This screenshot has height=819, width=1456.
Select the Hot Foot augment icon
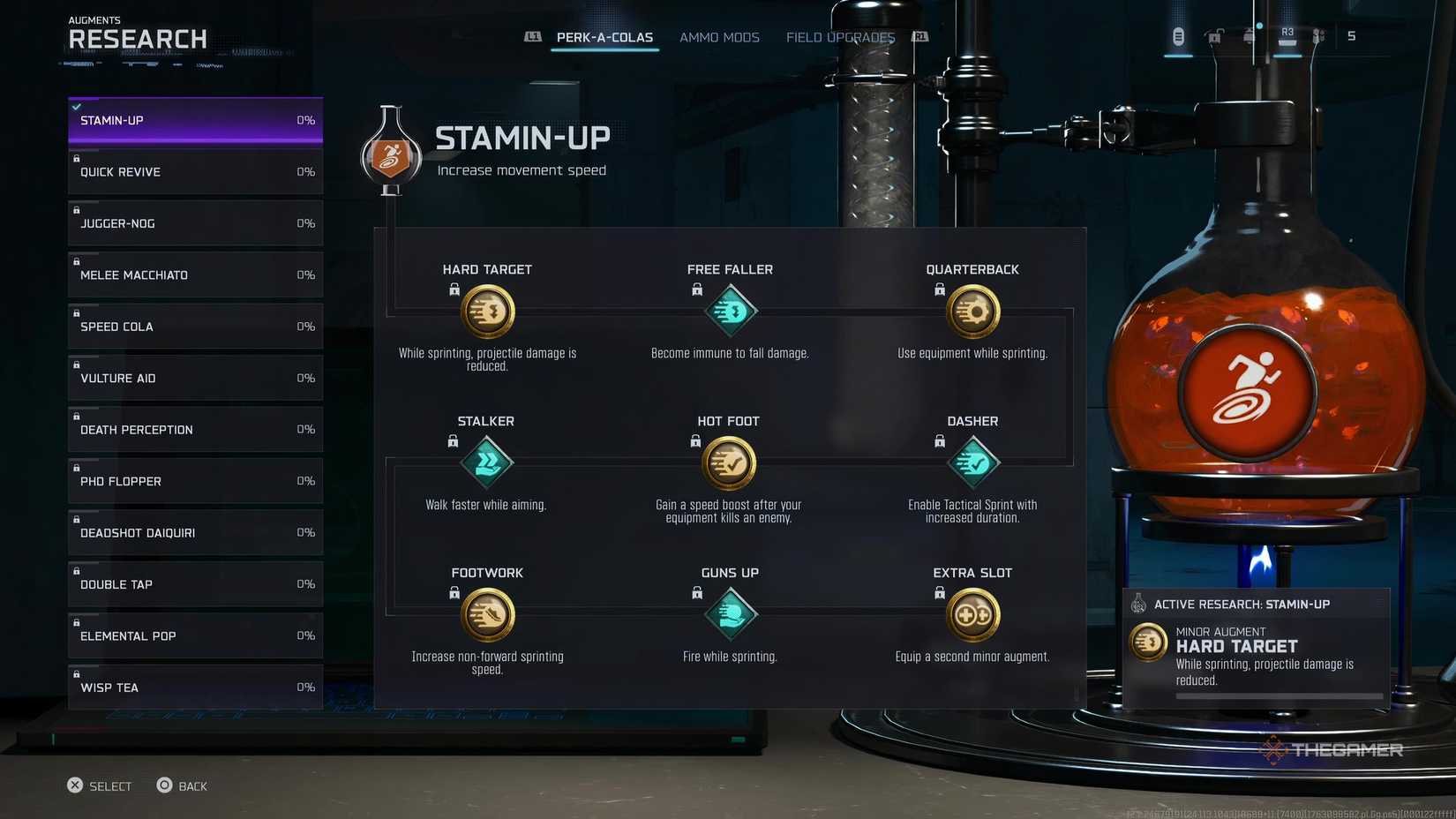[x=730, y=462]
